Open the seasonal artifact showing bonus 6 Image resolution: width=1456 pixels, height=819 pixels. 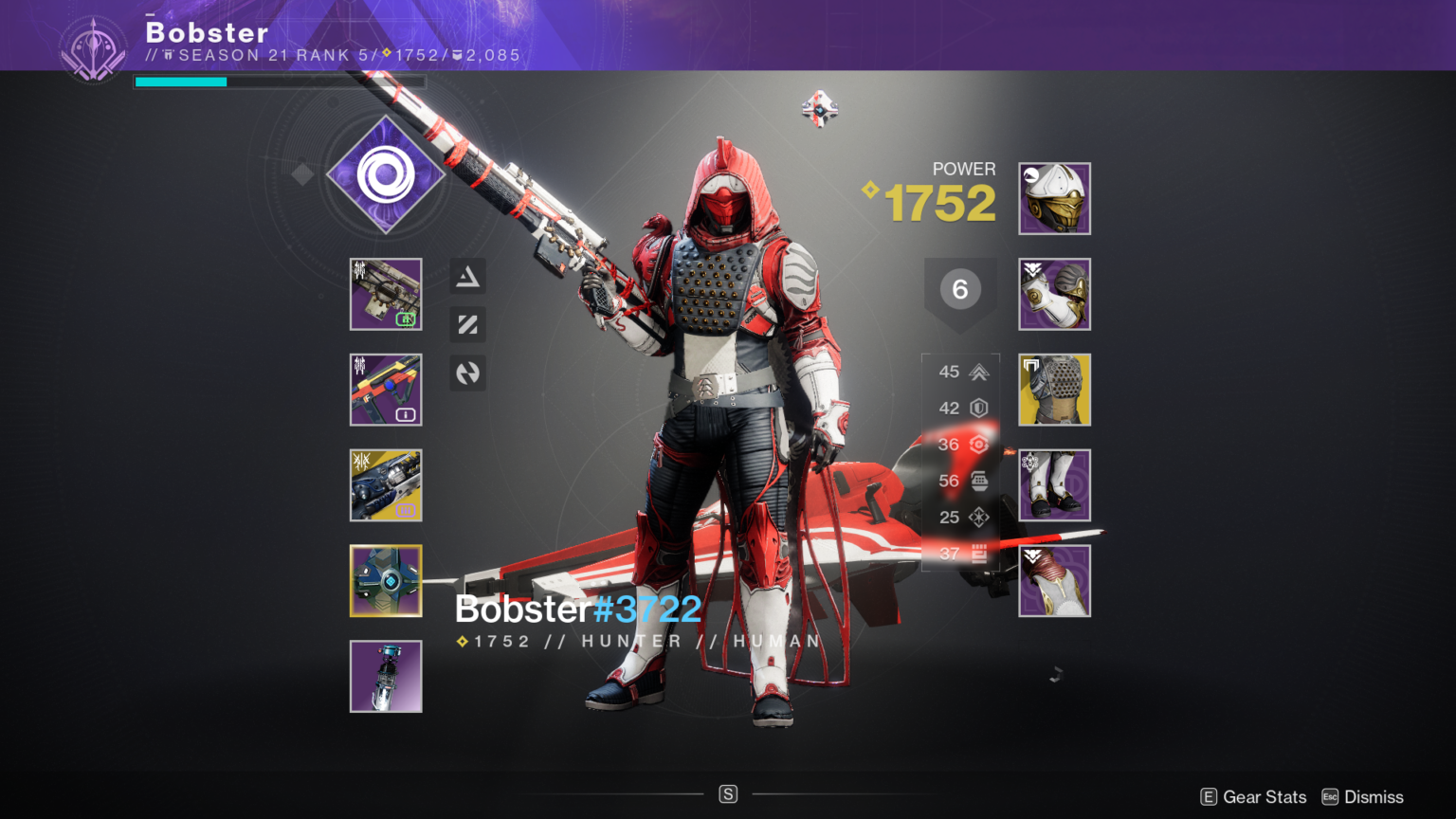[960, 289]
